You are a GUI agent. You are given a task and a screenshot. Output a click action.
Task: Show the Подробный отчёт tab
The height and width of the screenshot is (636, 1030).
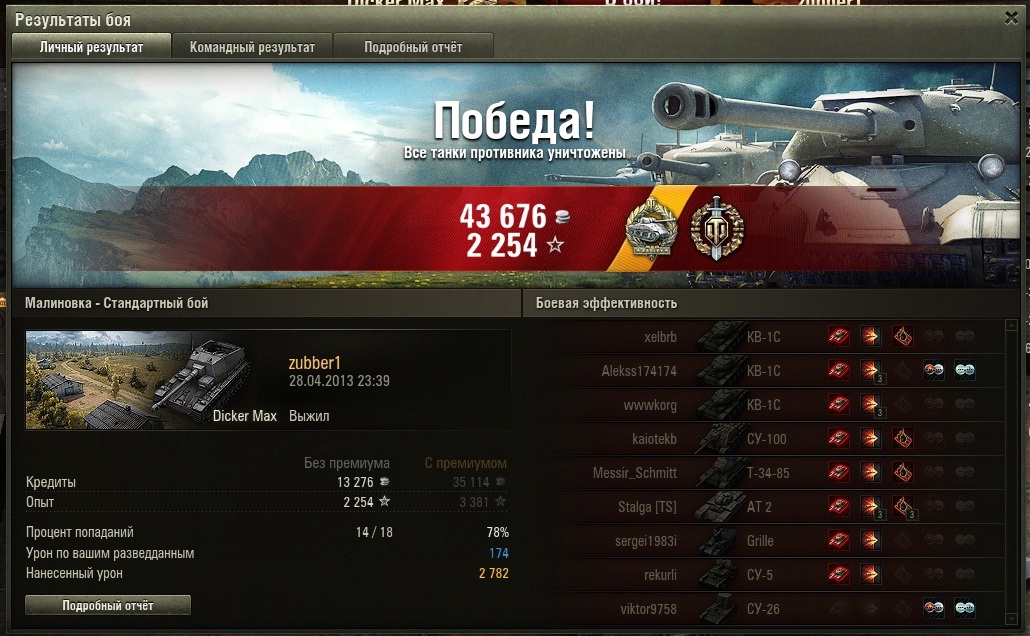coord(413,47)
